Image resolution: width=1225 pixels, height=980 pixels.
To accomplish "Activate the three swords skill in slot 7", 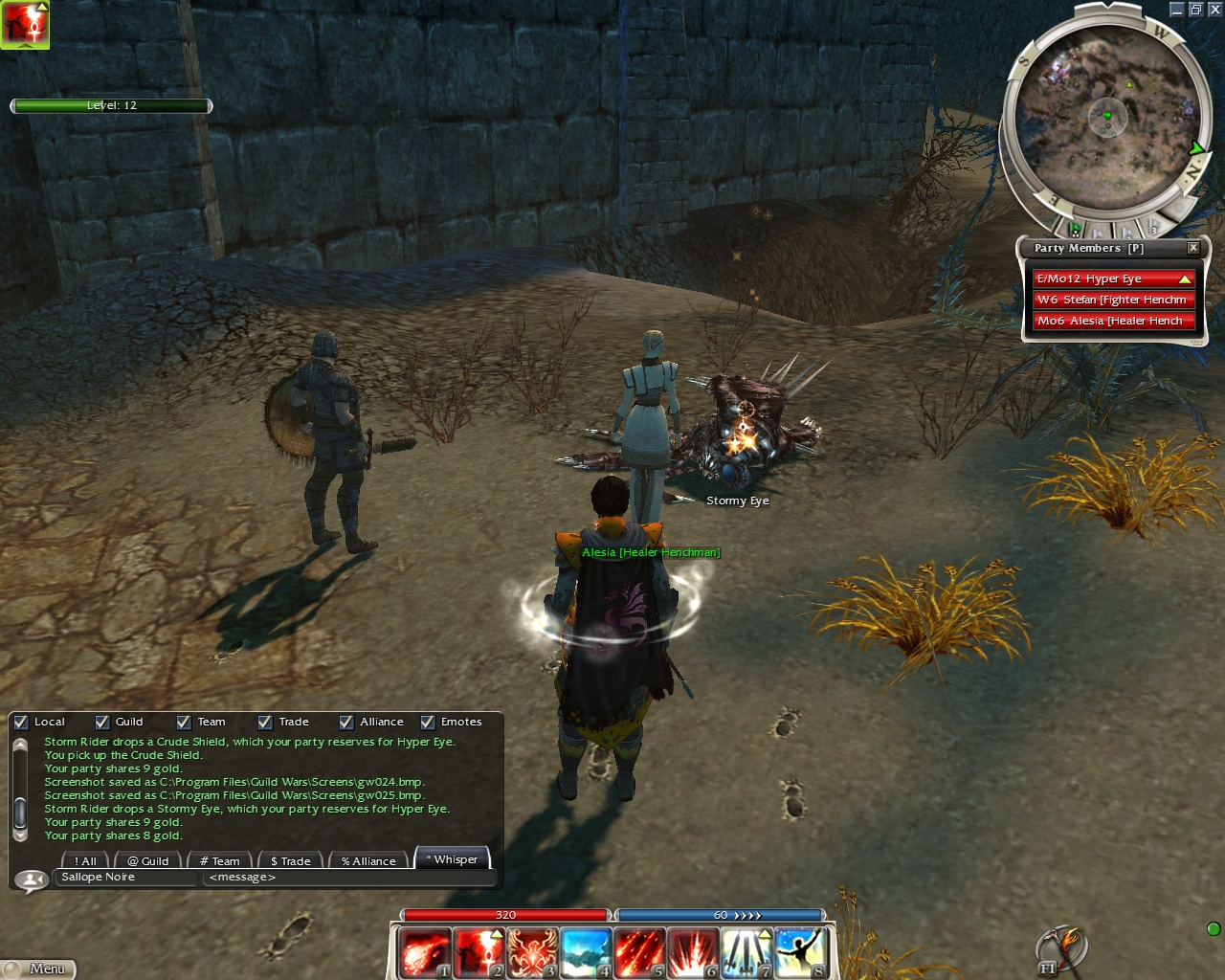I will click(x=746, y=953).
